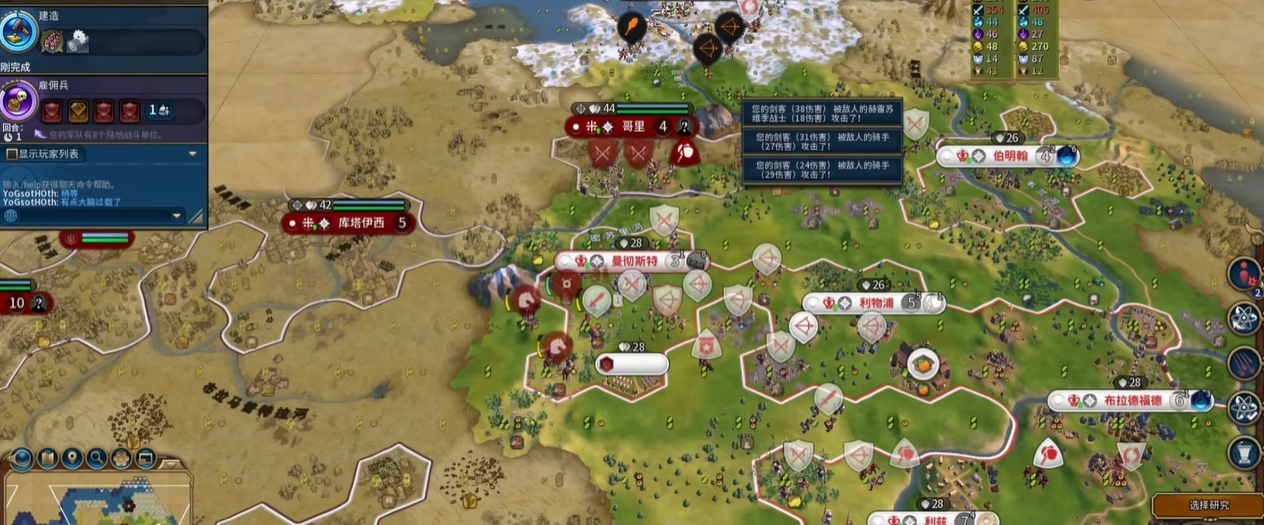Open the minimap magnifier search button

(97, 459)
